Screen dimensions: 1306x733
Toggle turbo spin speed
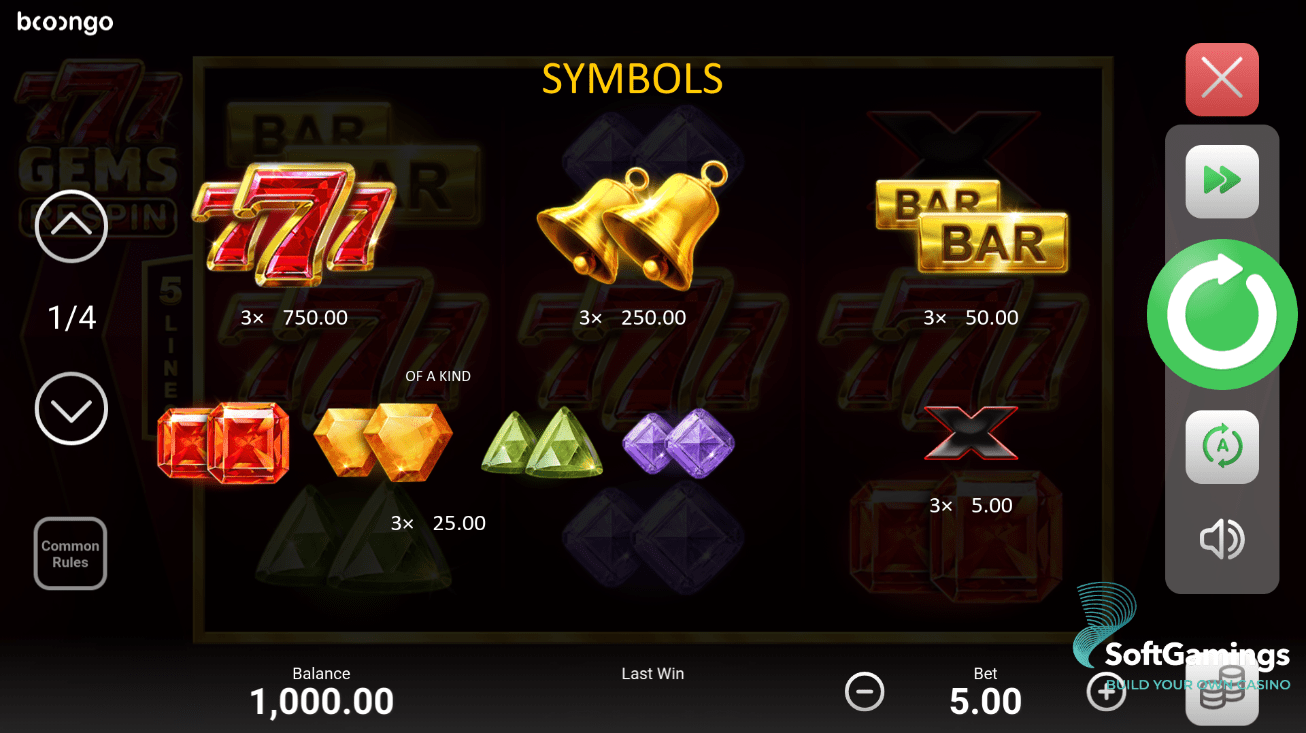(1222, 181)
